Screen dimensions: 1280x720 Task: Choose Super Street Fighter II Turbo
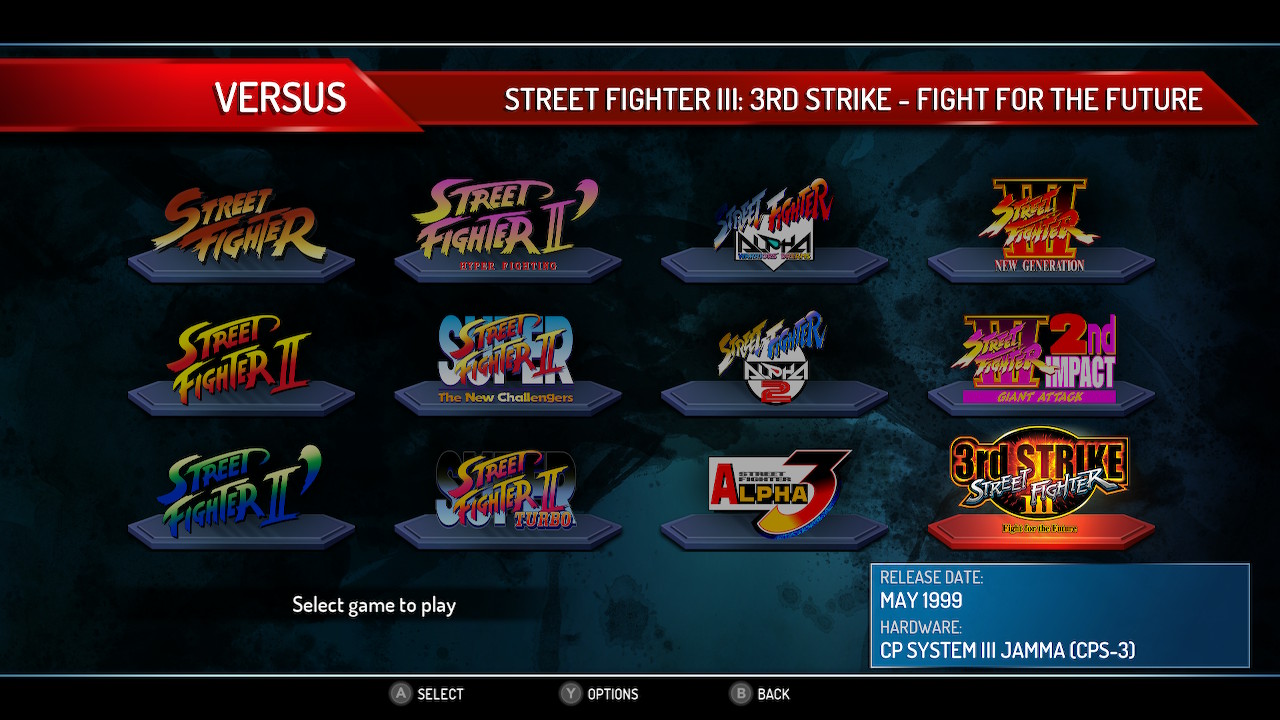click(507, 493)
